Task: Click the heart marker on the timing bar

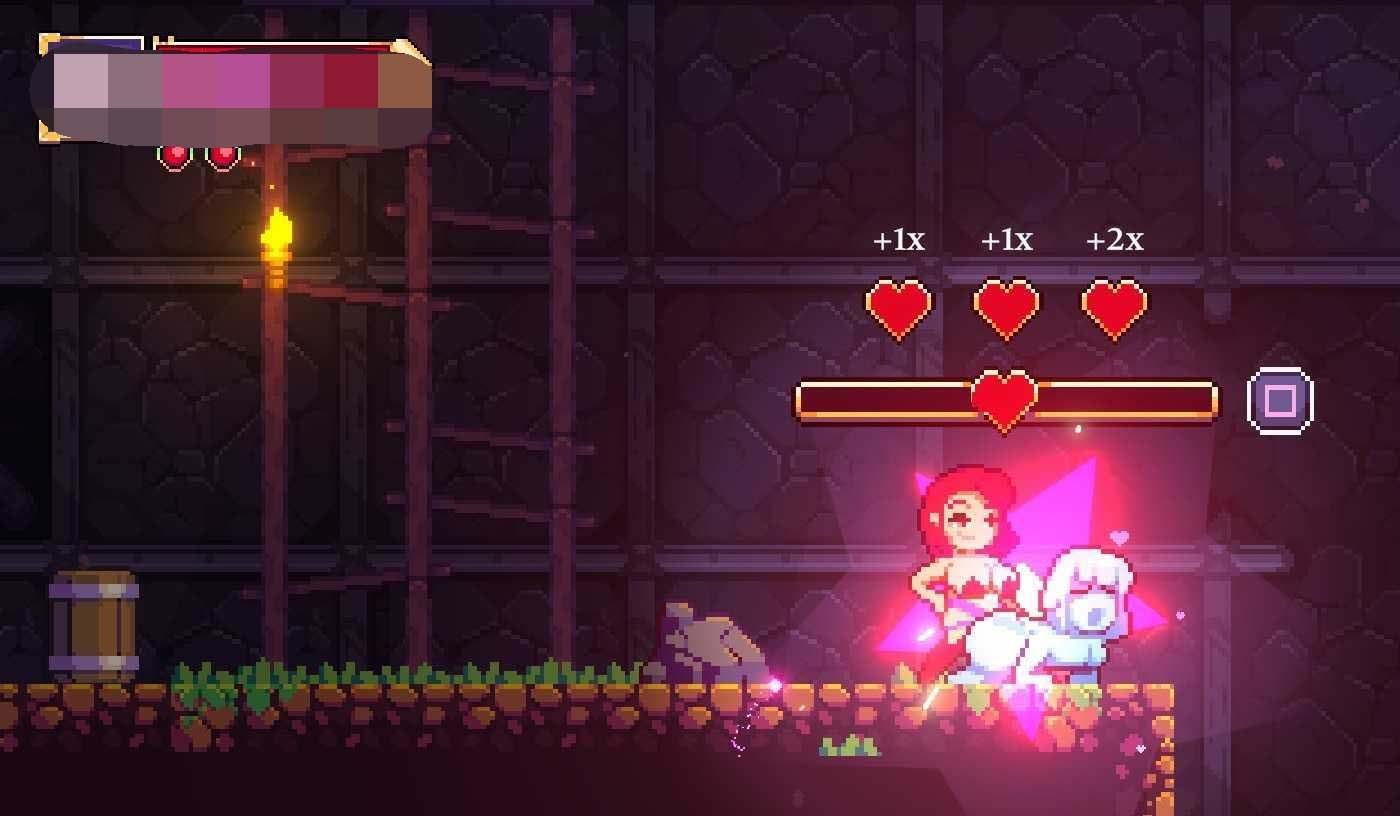Action: click(1005, 400)
